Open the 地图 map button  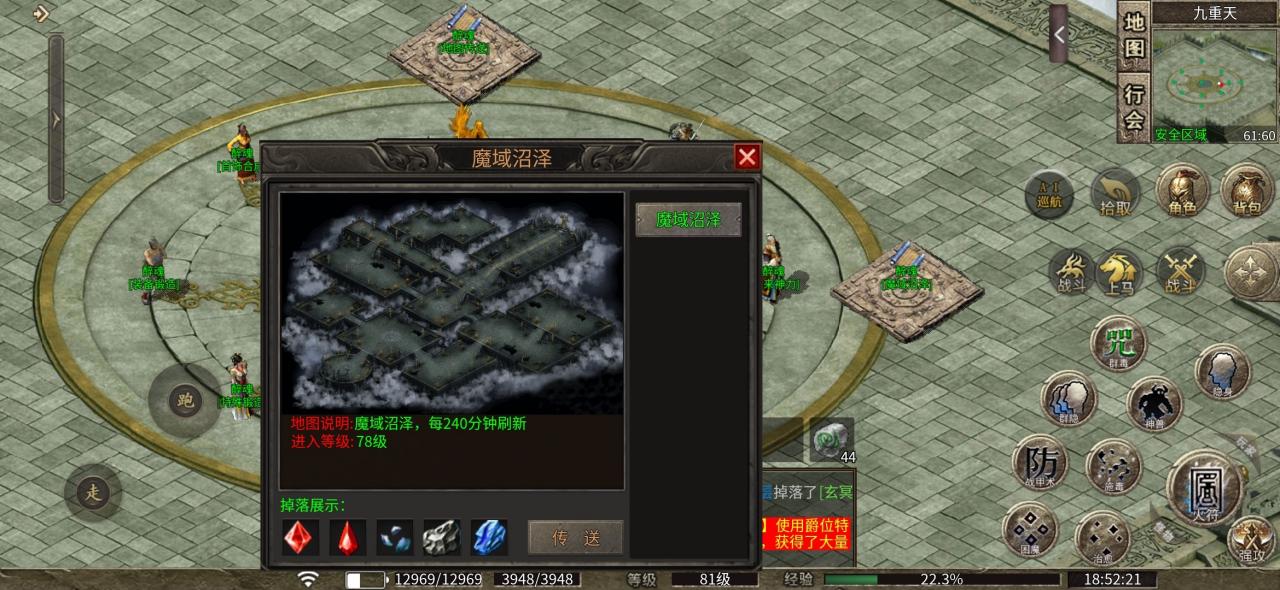[x=1133, y=35]
